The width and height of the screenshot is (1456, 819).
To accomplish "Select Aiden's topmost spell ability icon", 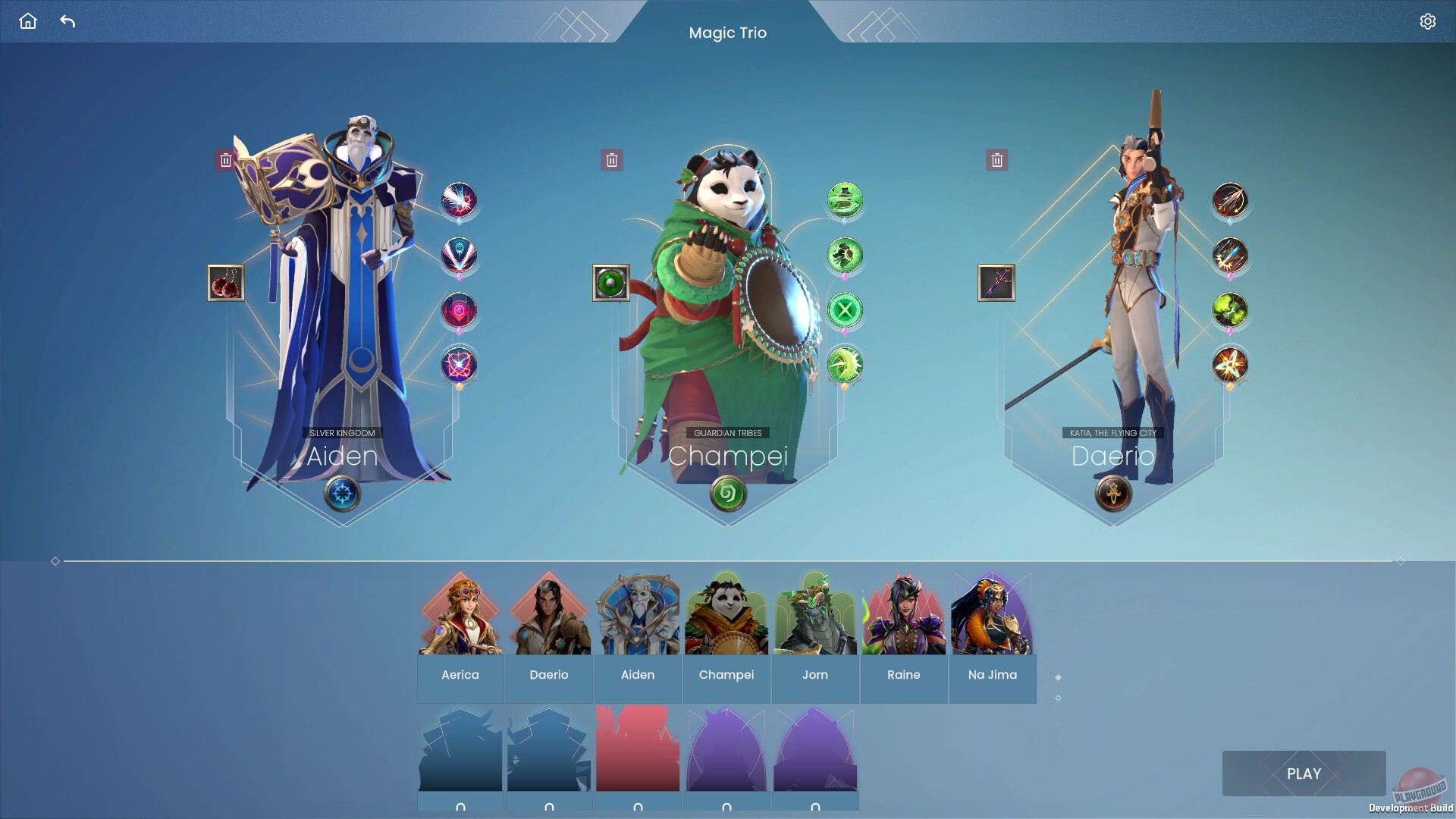I will [458, 200].
